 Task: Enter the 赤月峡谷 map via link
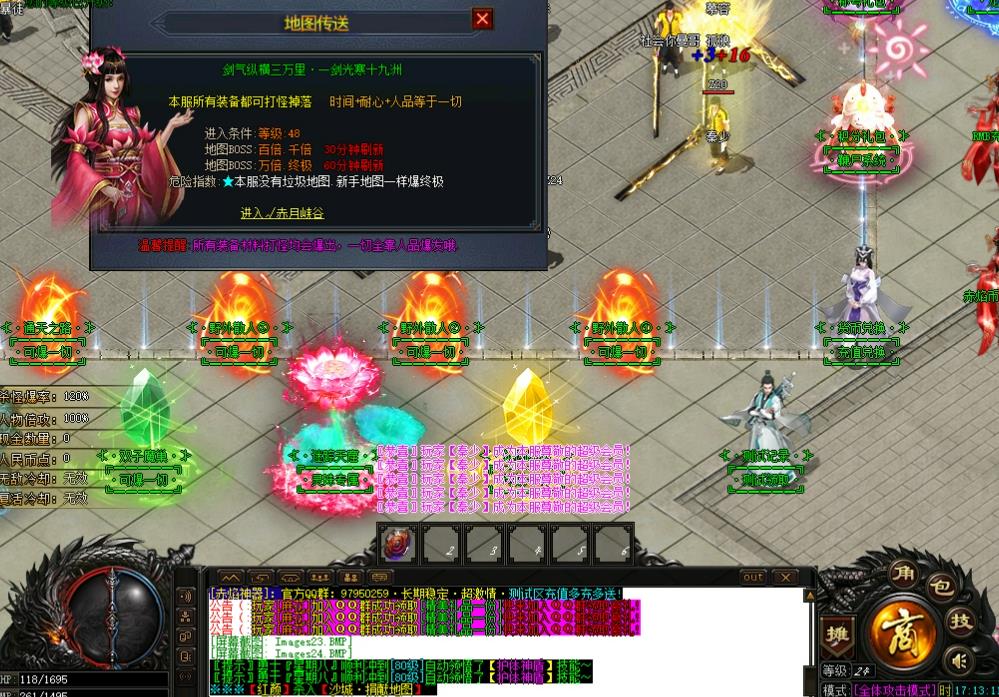pyautogui.click(x=282, y=213)
